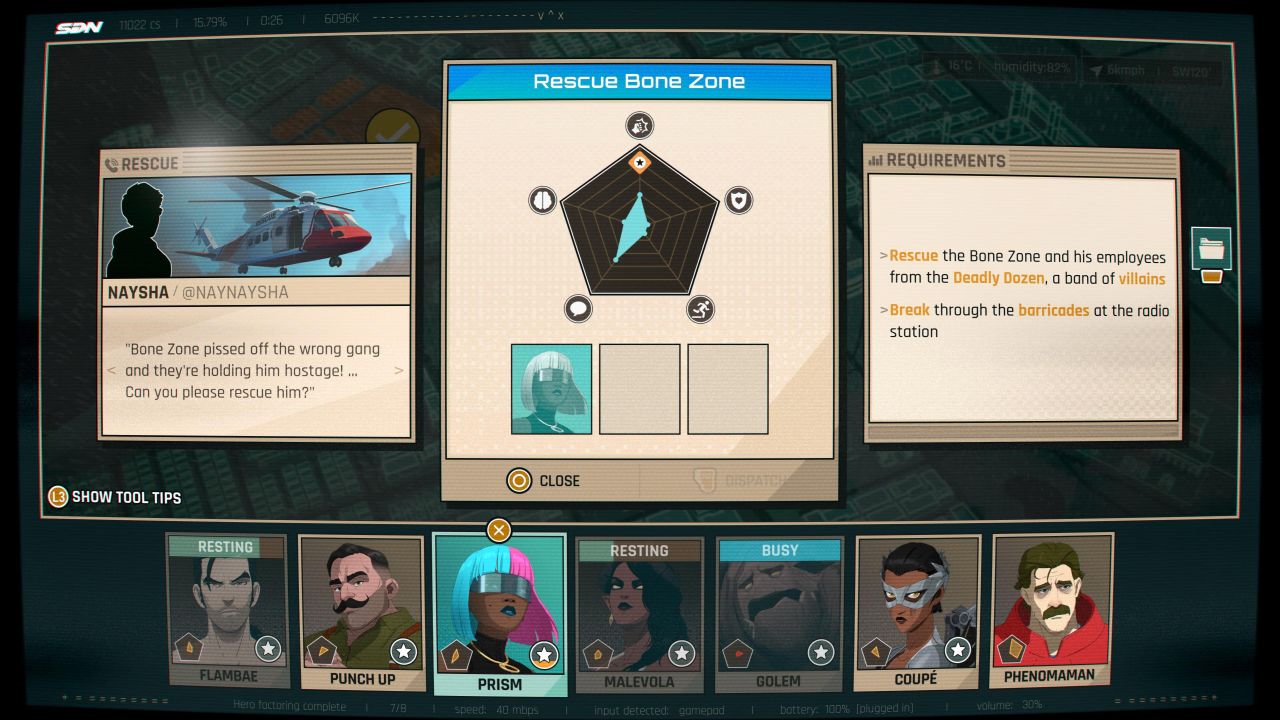Image resolution: width=1280 pixels, height=720 pixels.
Task: Click the X badge above Prism's card
Action: click(x=498, y=530)
